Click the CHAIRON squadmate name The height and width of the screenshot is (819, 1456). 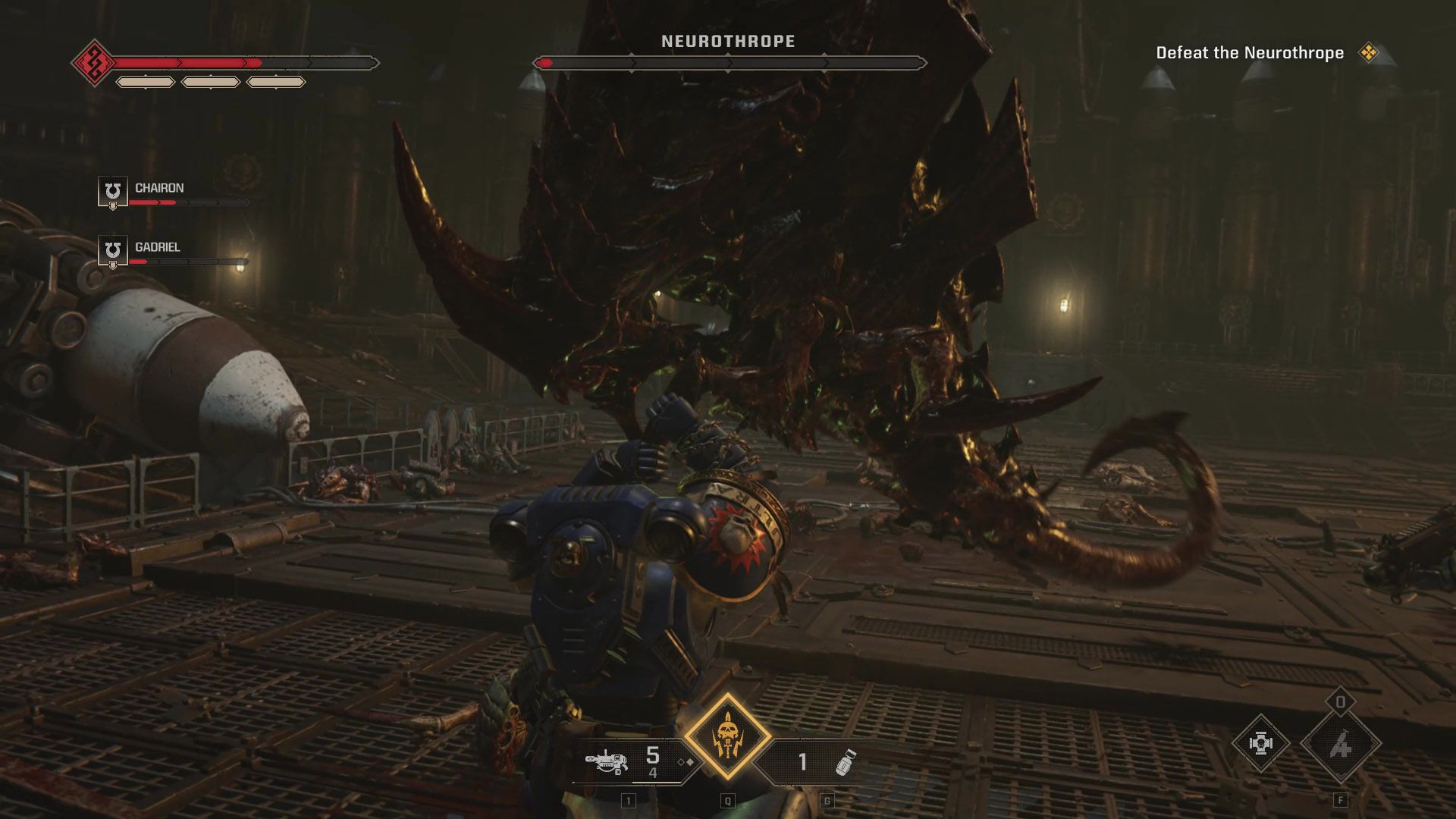(159, 188)
